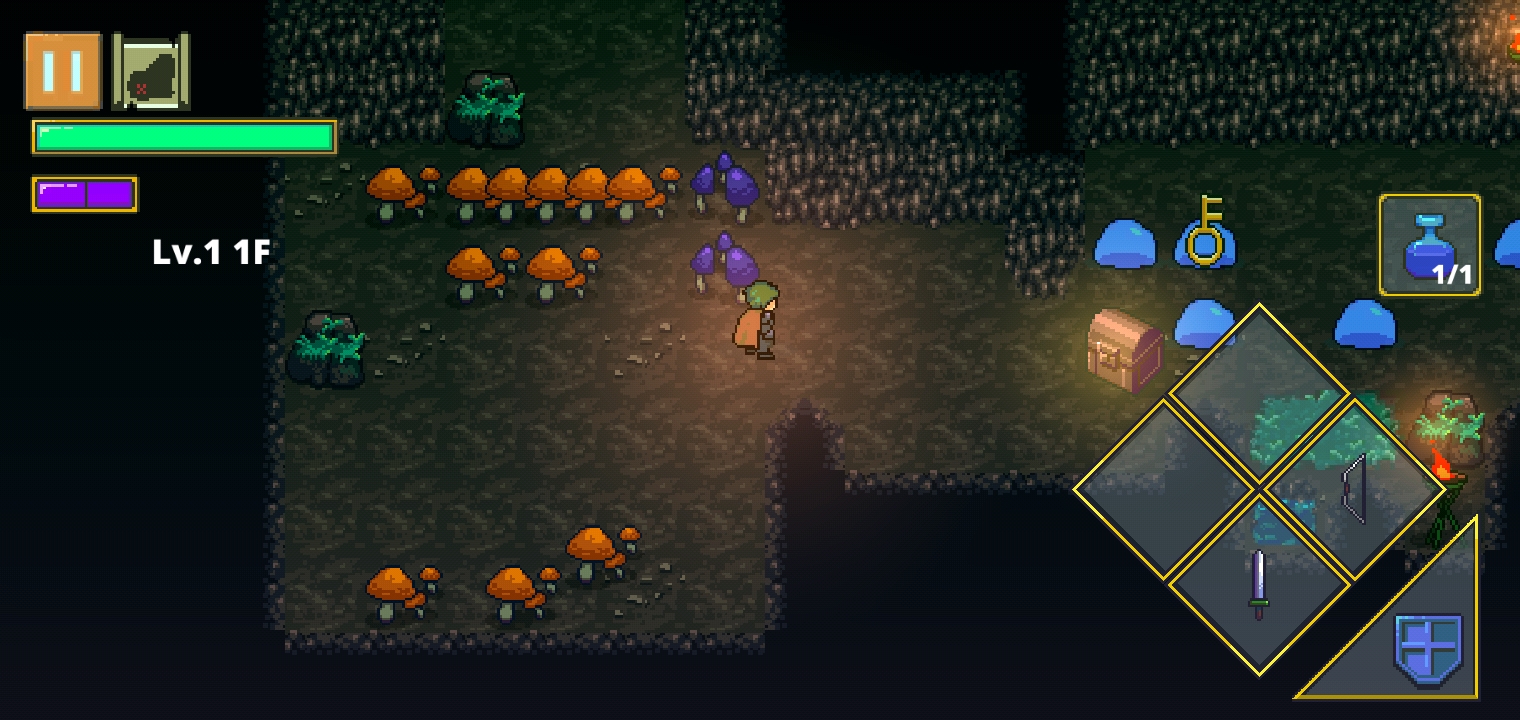Activate the blue shield block button

pyautogui.click(x=1427, y=648)
